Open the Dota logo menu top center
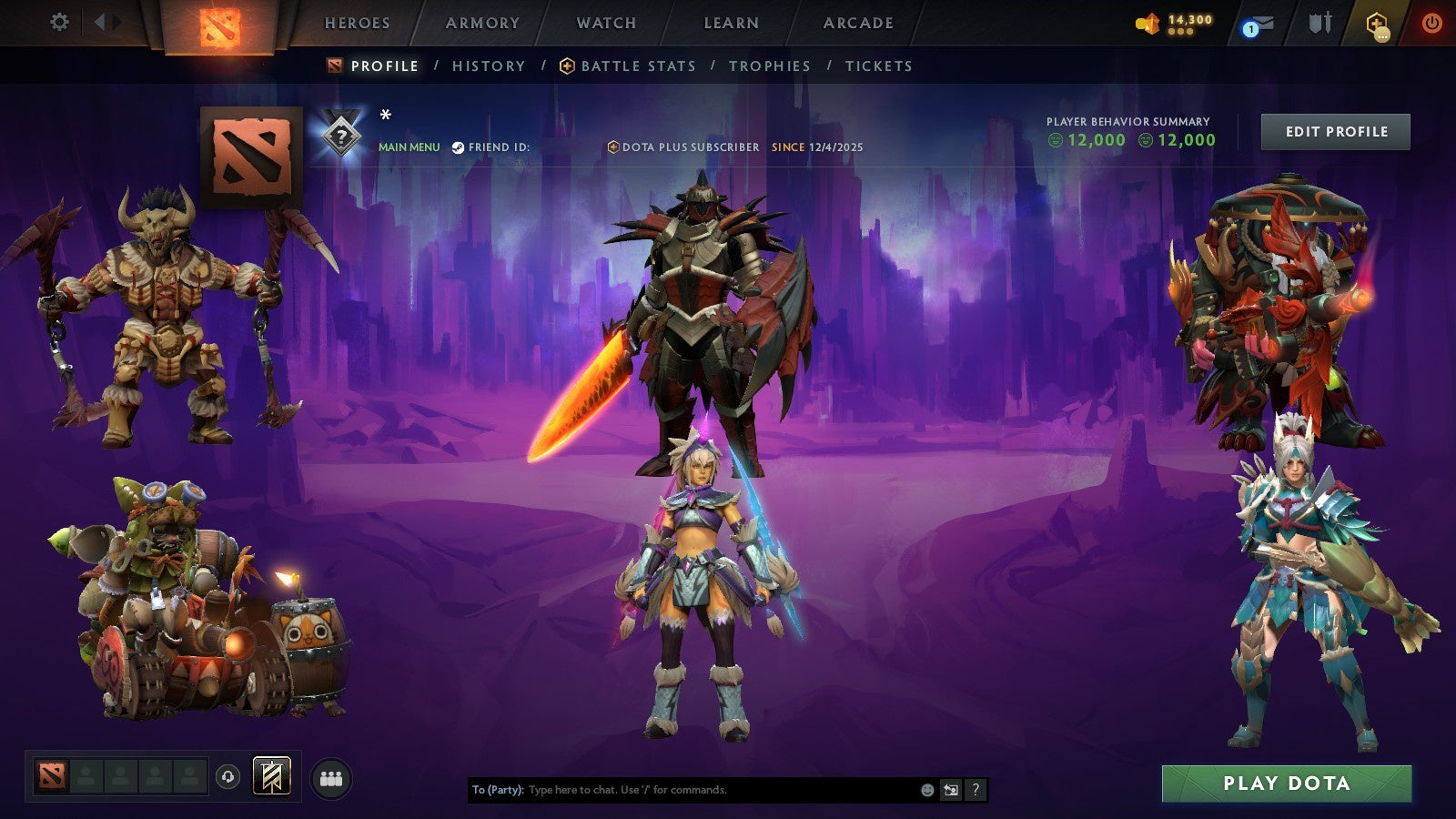The width and height of the screenshot is (1456, 819). point(218,25)
